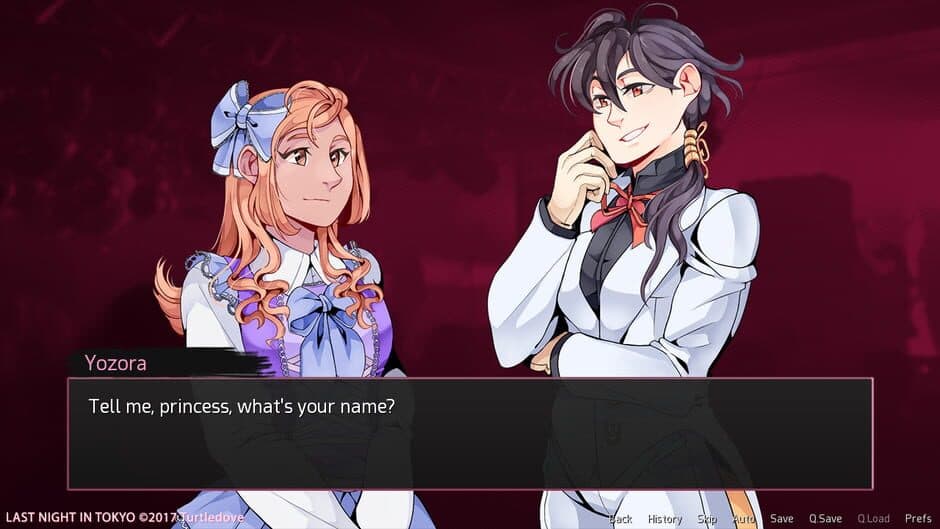Viewport: 940px width, 529px height.
Task: Activate Skip to fast-forward dialogue
Action: click(x=707, y=518)
